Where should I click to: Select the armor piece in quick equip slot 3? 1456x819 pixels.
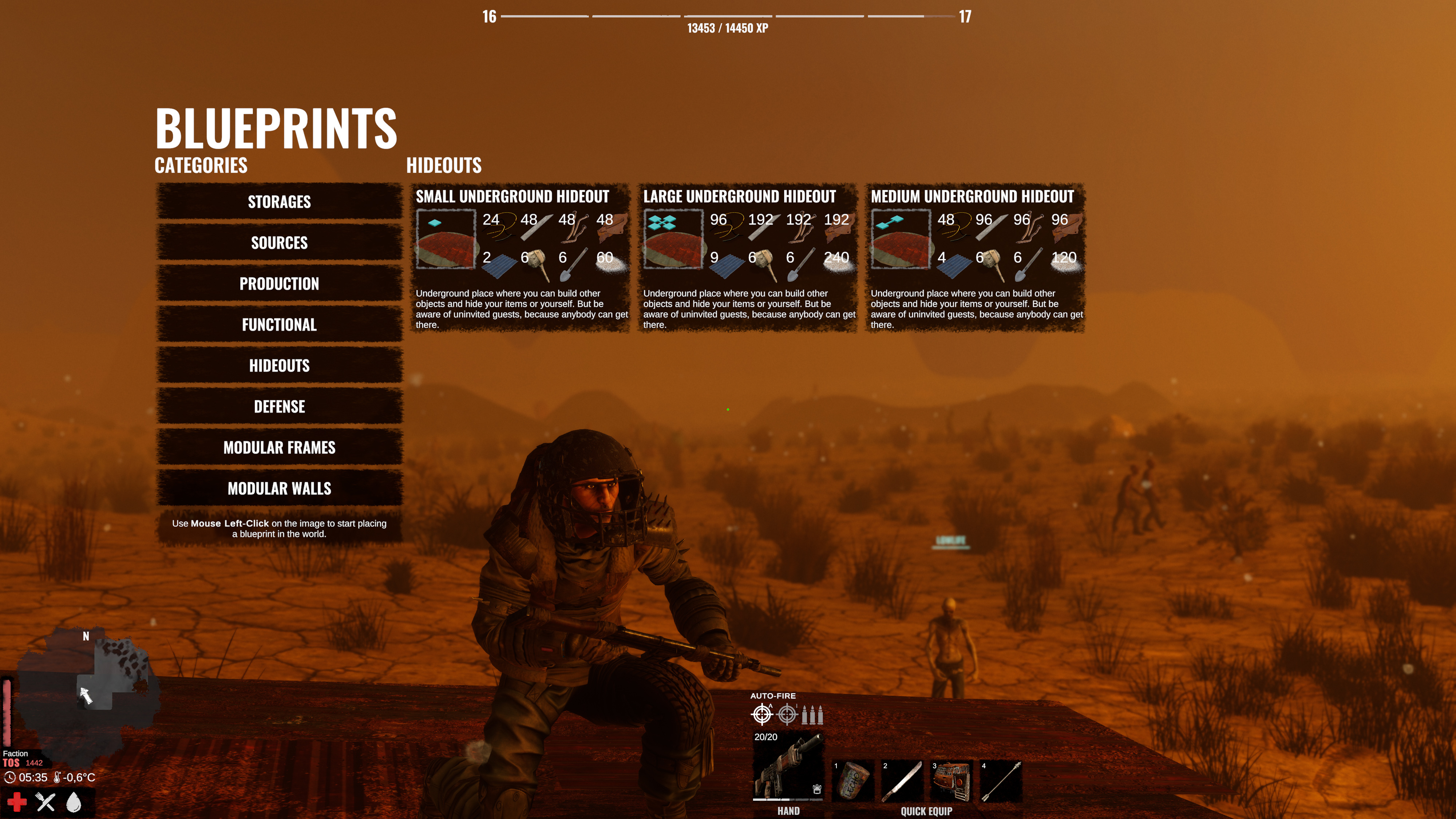click(x=954, y=783)
